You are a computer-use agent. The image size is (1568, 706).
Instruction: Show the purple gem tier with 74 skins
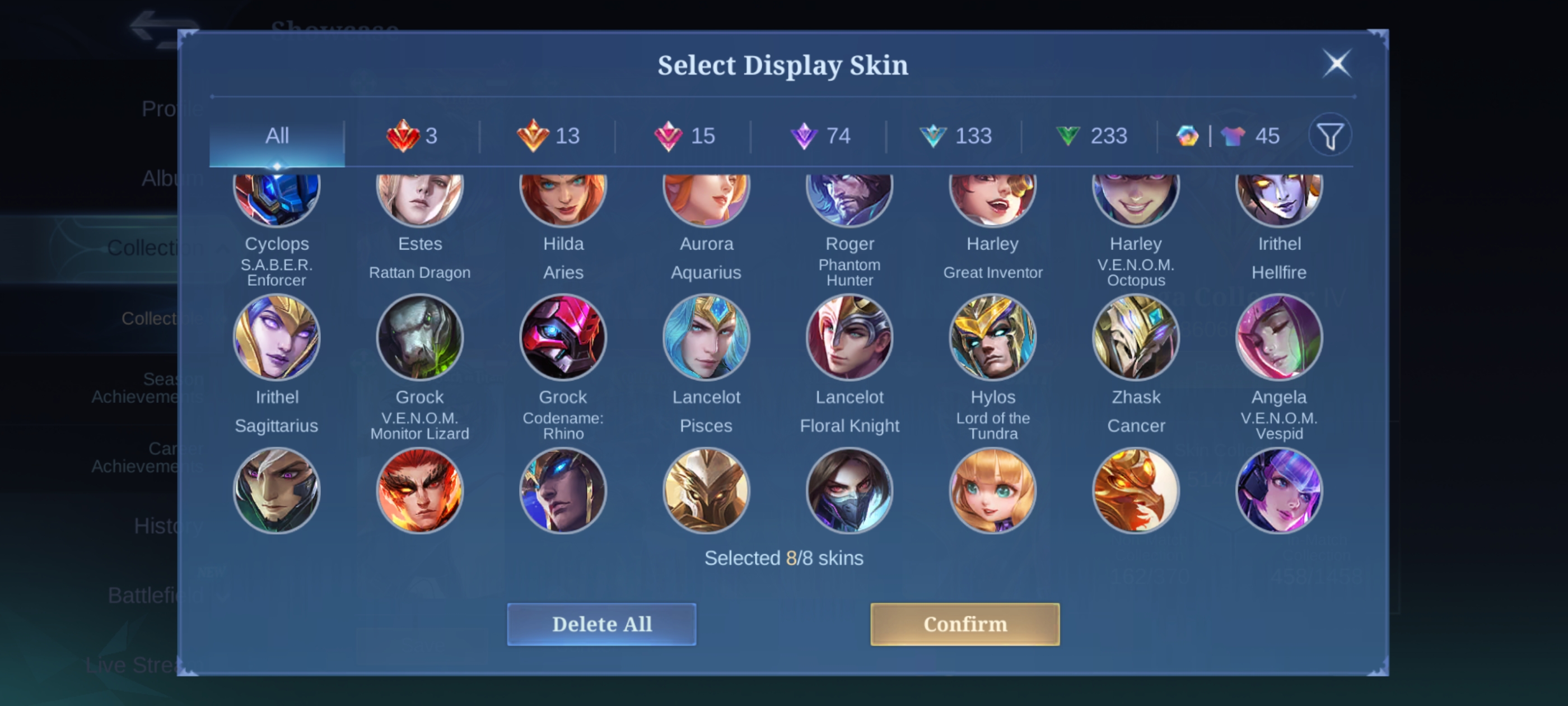pyautogui.click(x=819, y=136)
